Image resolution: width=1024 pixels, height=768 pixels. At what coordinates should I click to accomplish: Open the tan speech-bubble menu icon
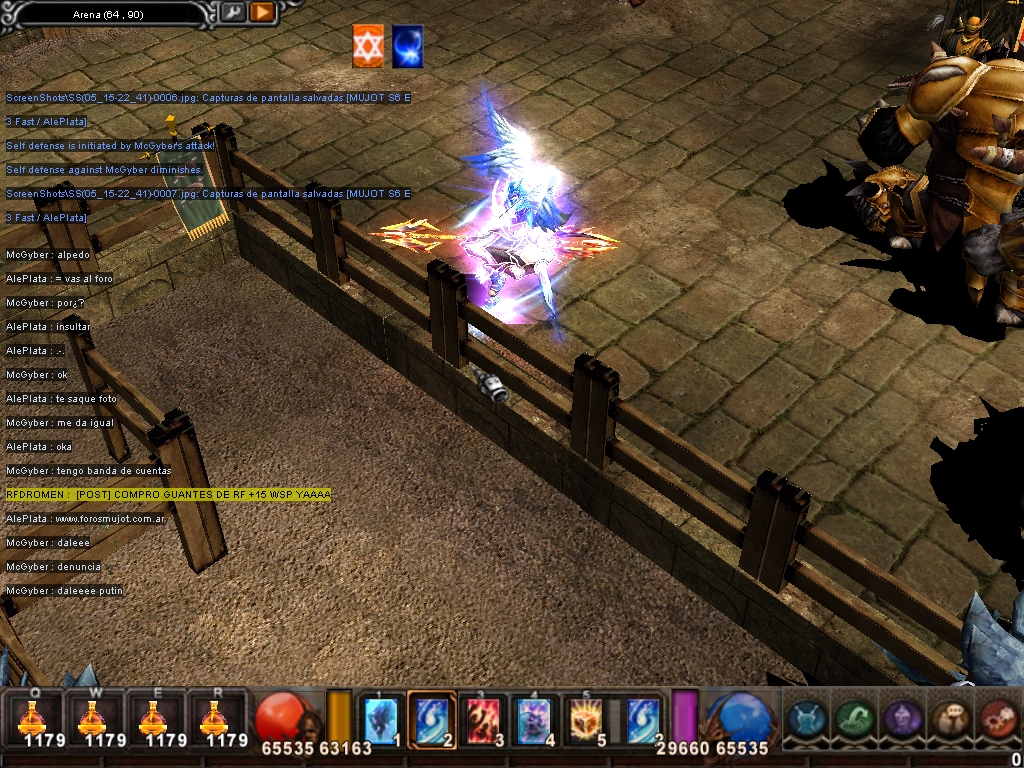point(949,718)
